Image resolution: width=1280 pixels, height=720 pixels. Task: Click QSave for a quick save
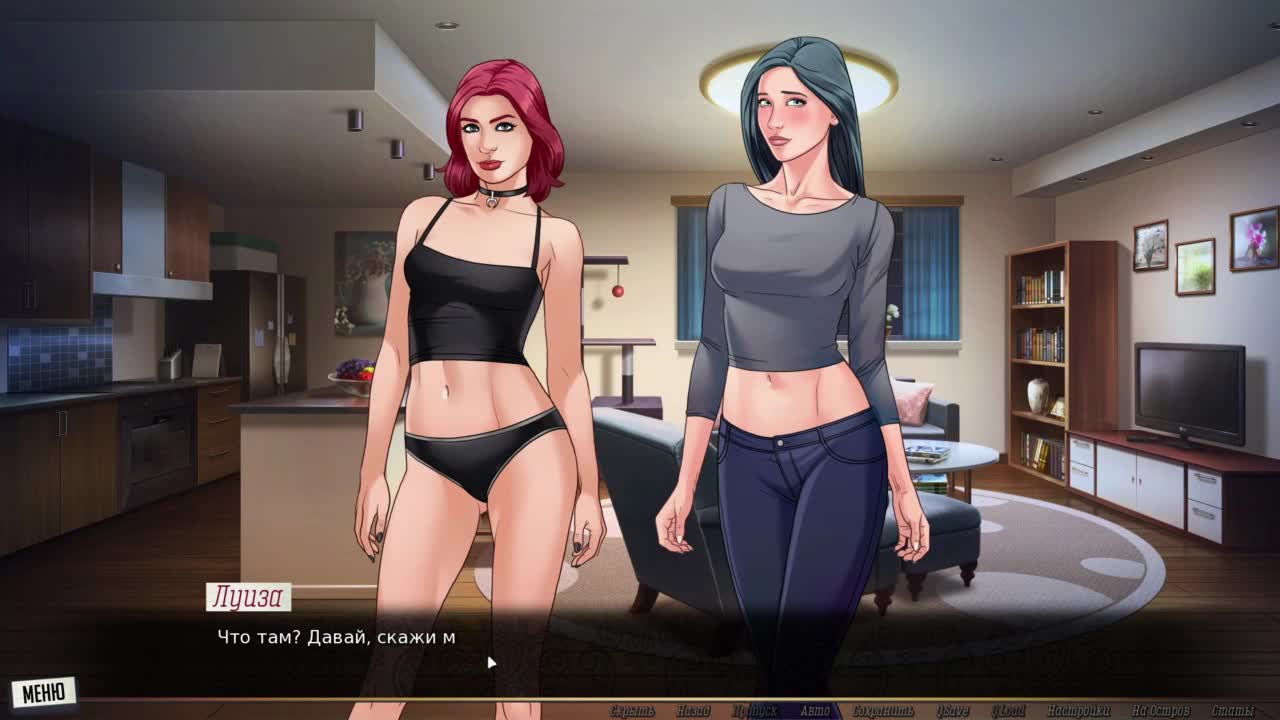pos(952,711)
